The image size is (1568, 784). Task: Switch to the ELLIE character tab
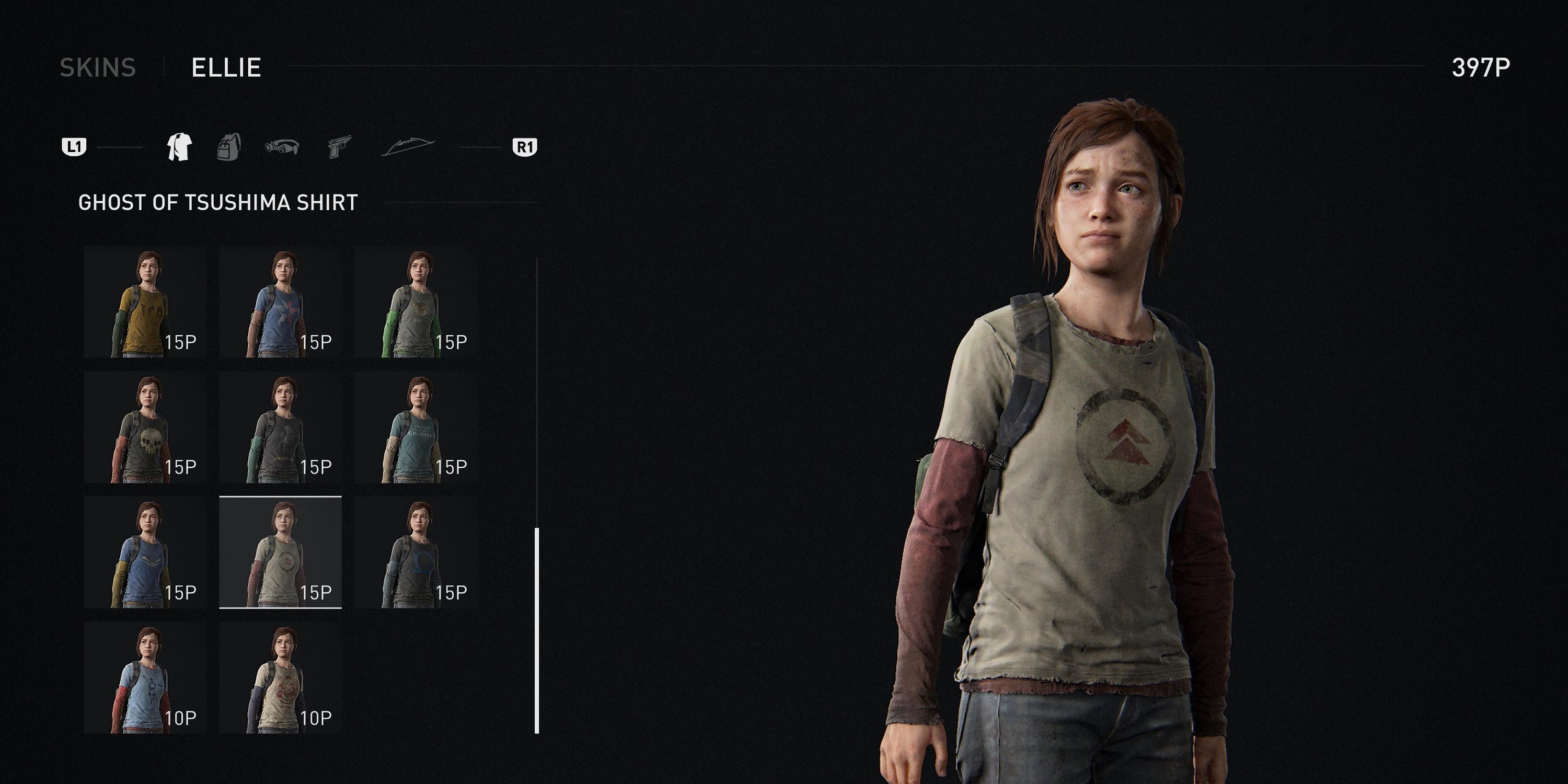pos(226,67)
